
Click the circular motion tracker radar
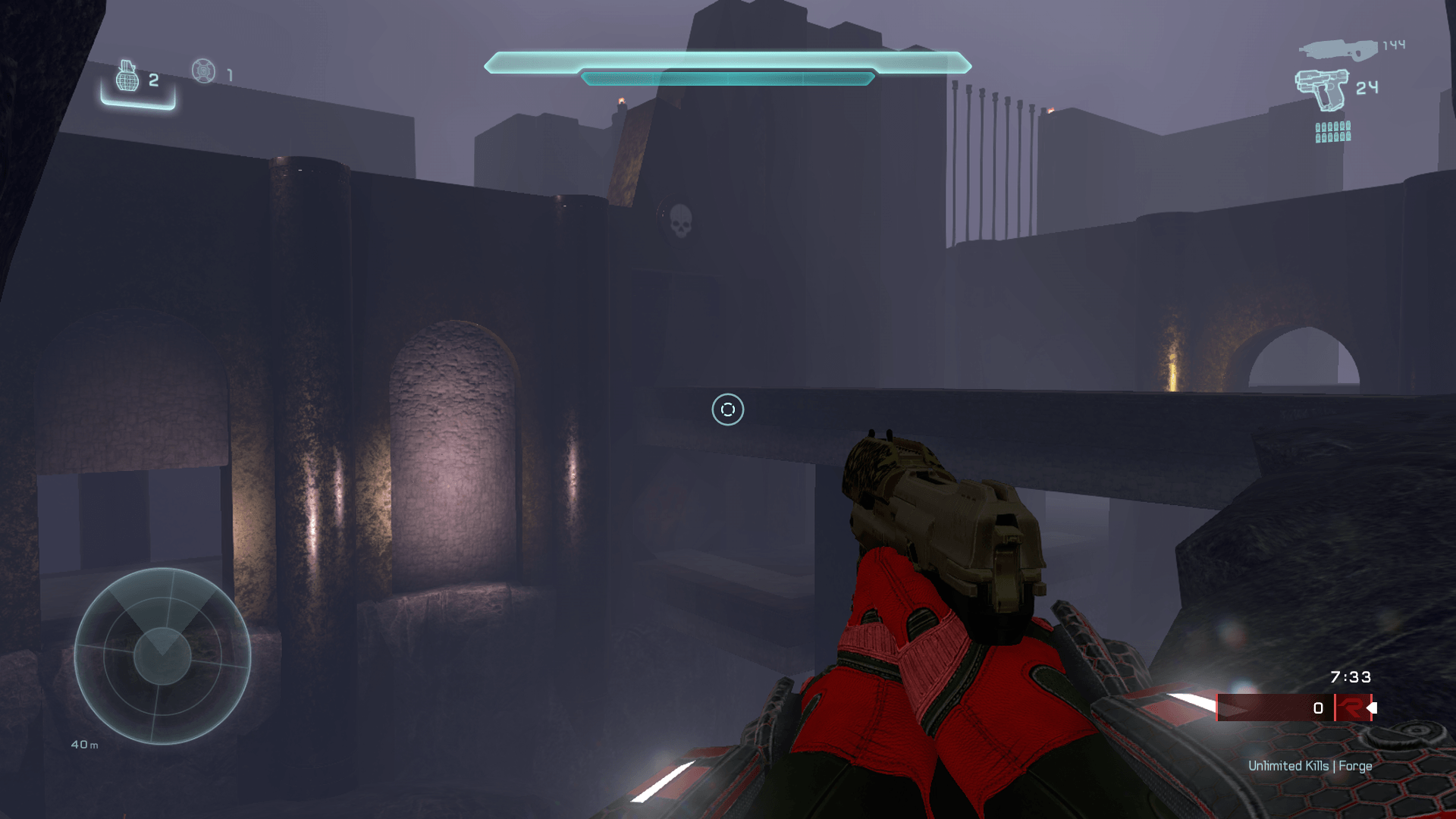tap(162, 656)
